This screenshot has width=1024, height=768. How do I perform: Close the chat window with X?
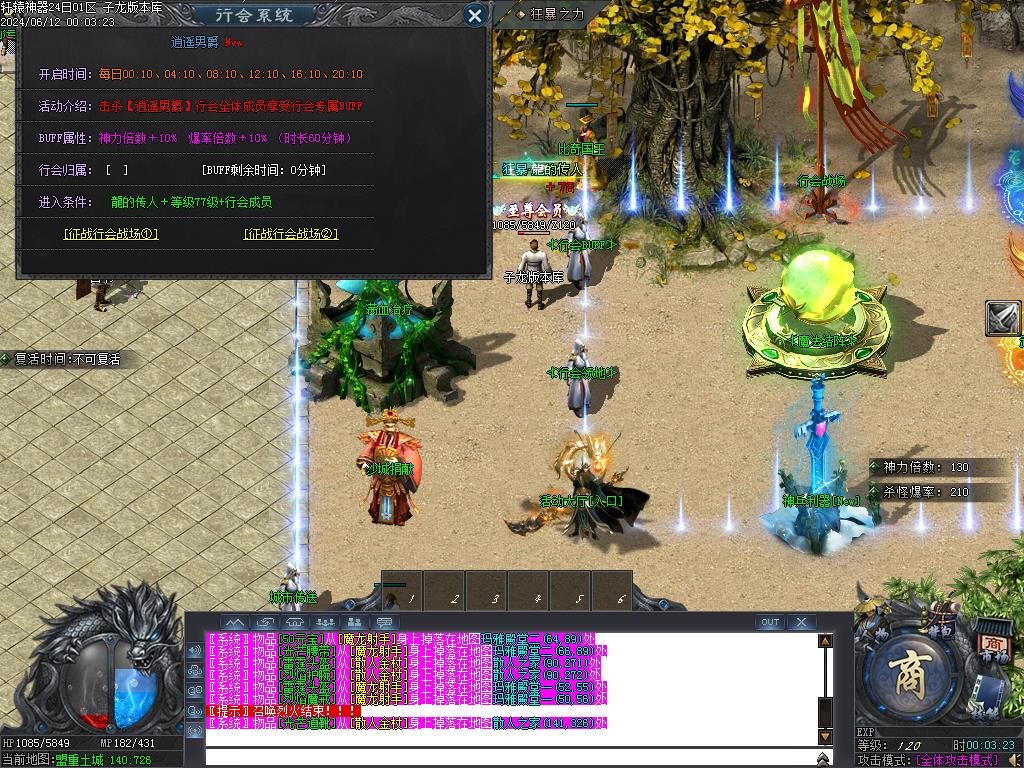click(801, 622)
